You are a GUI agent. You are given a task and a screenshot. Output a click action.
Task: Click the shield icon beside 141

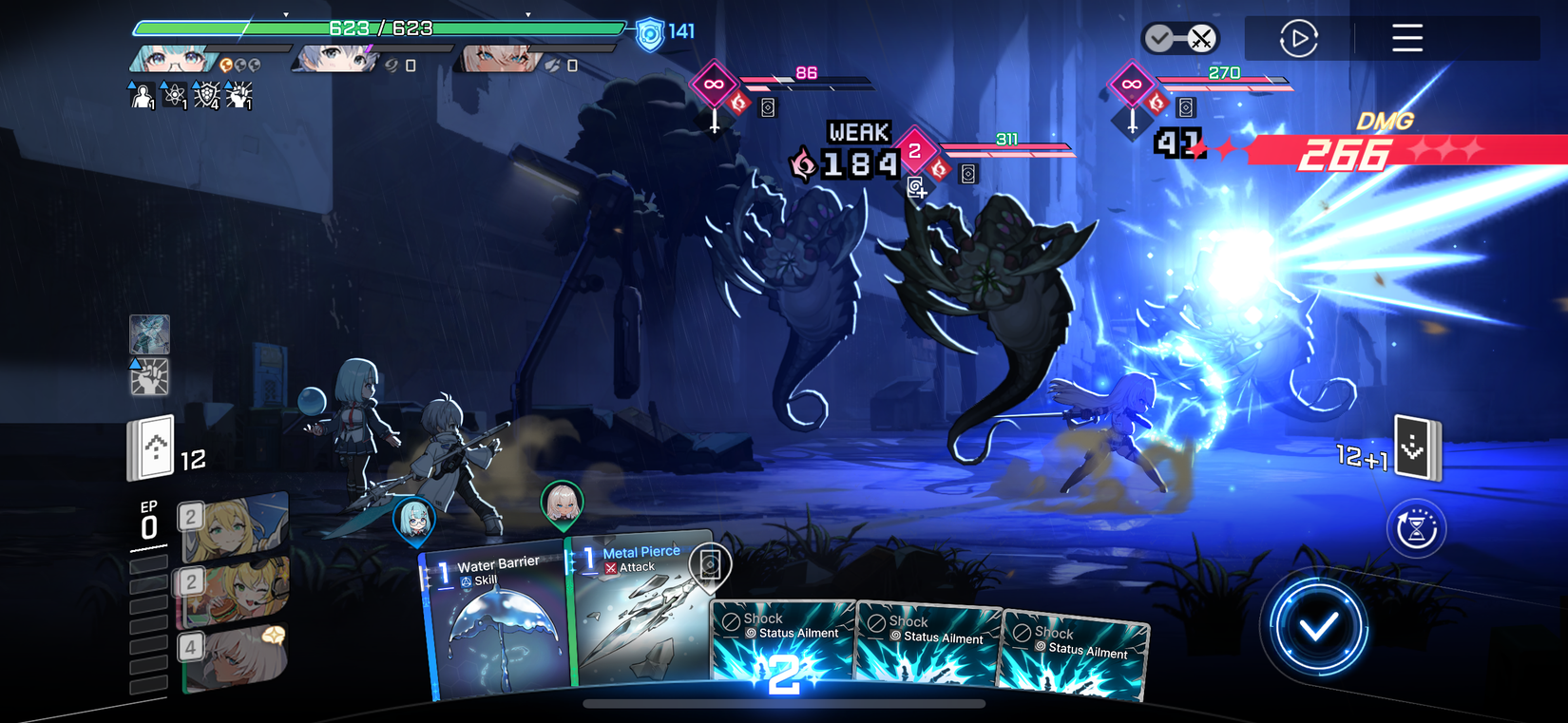pyautogui.click(x=650, y=34)
